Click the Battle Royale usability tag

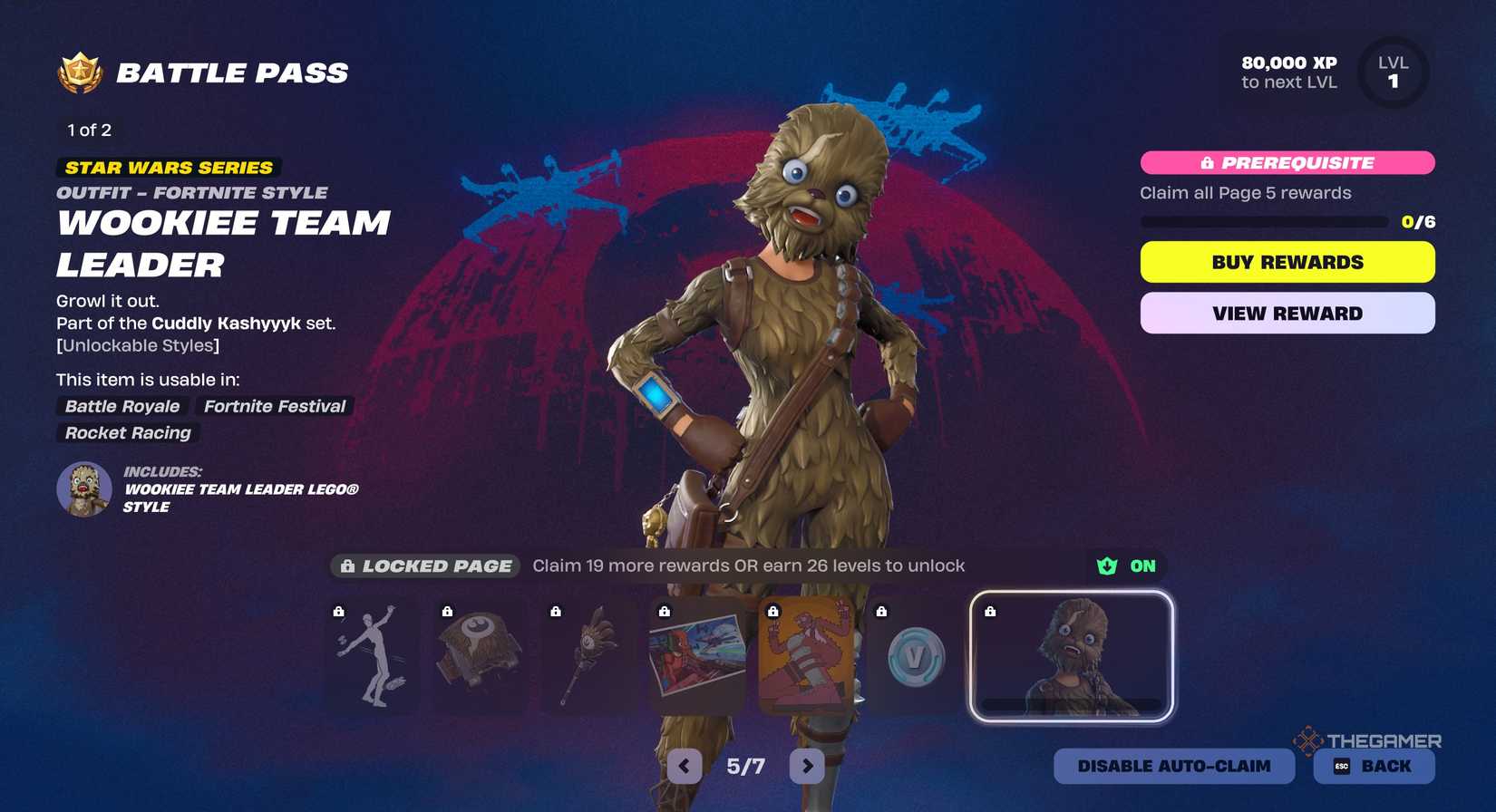point(121,406)
